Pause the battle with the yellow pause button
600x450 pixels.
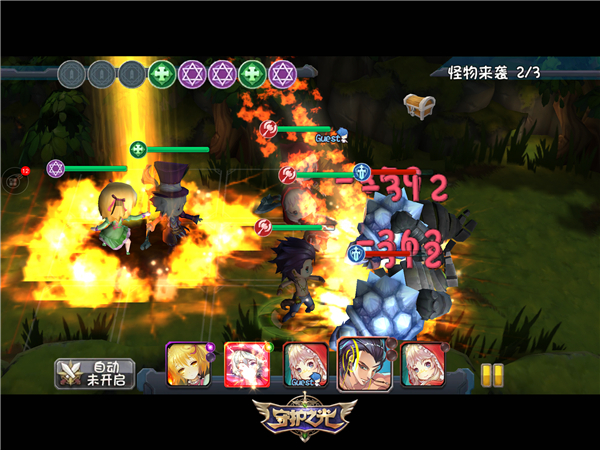[x=491, y=374]
